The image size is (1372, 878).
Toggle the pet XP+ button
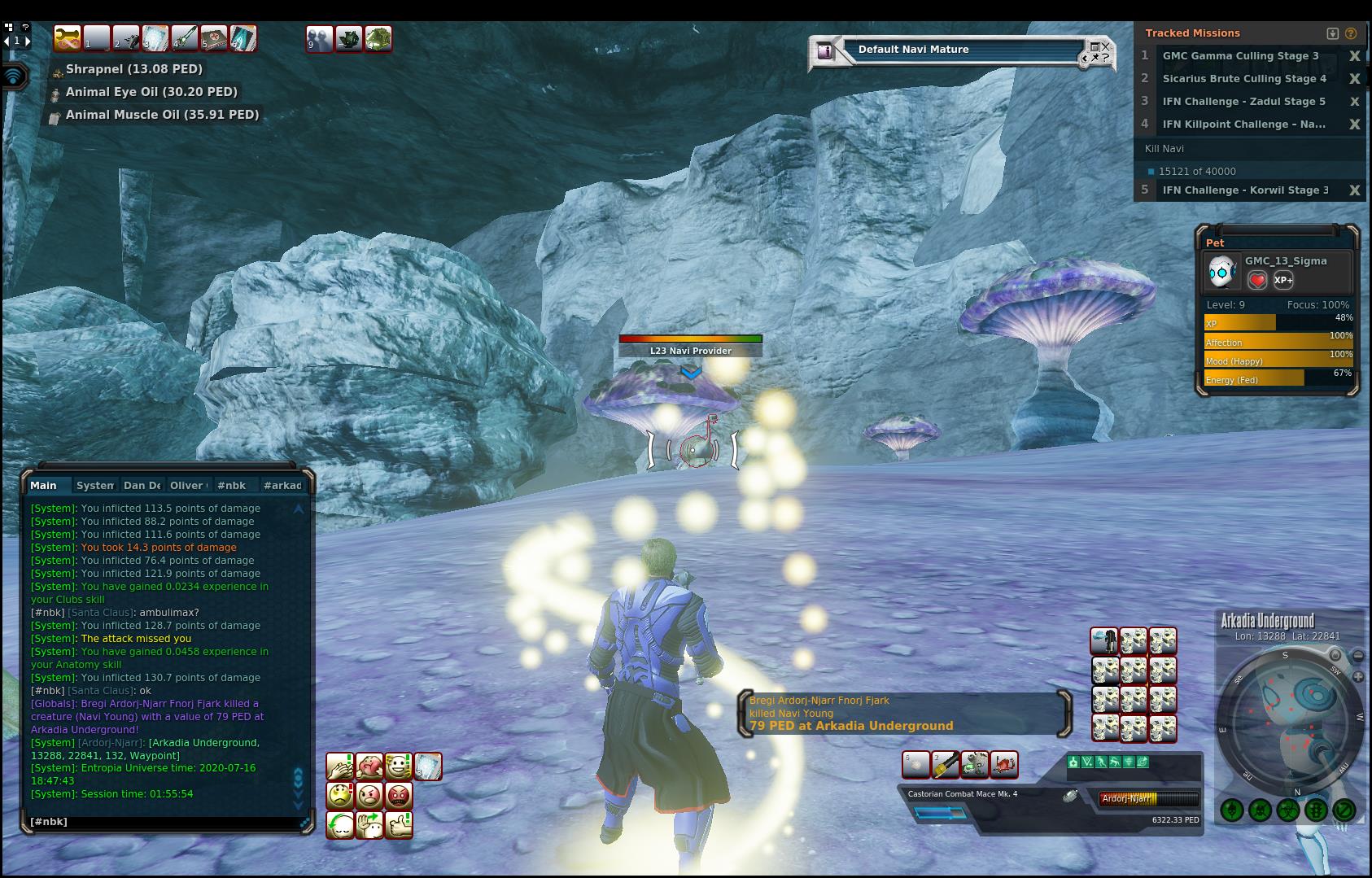1283,281
